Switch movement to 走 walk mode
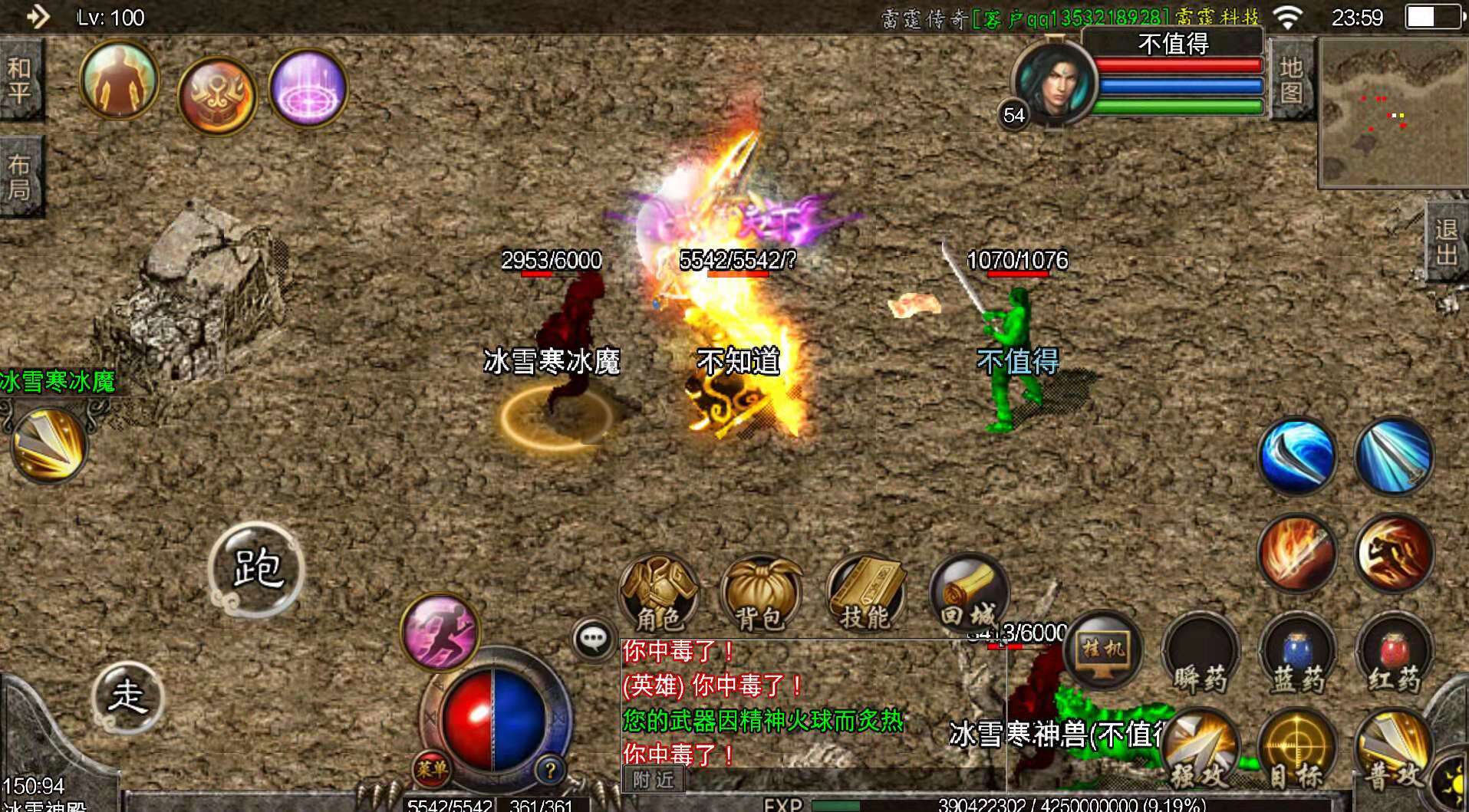Viewport: 1469px width, 812px height. (x=127, y=696)
